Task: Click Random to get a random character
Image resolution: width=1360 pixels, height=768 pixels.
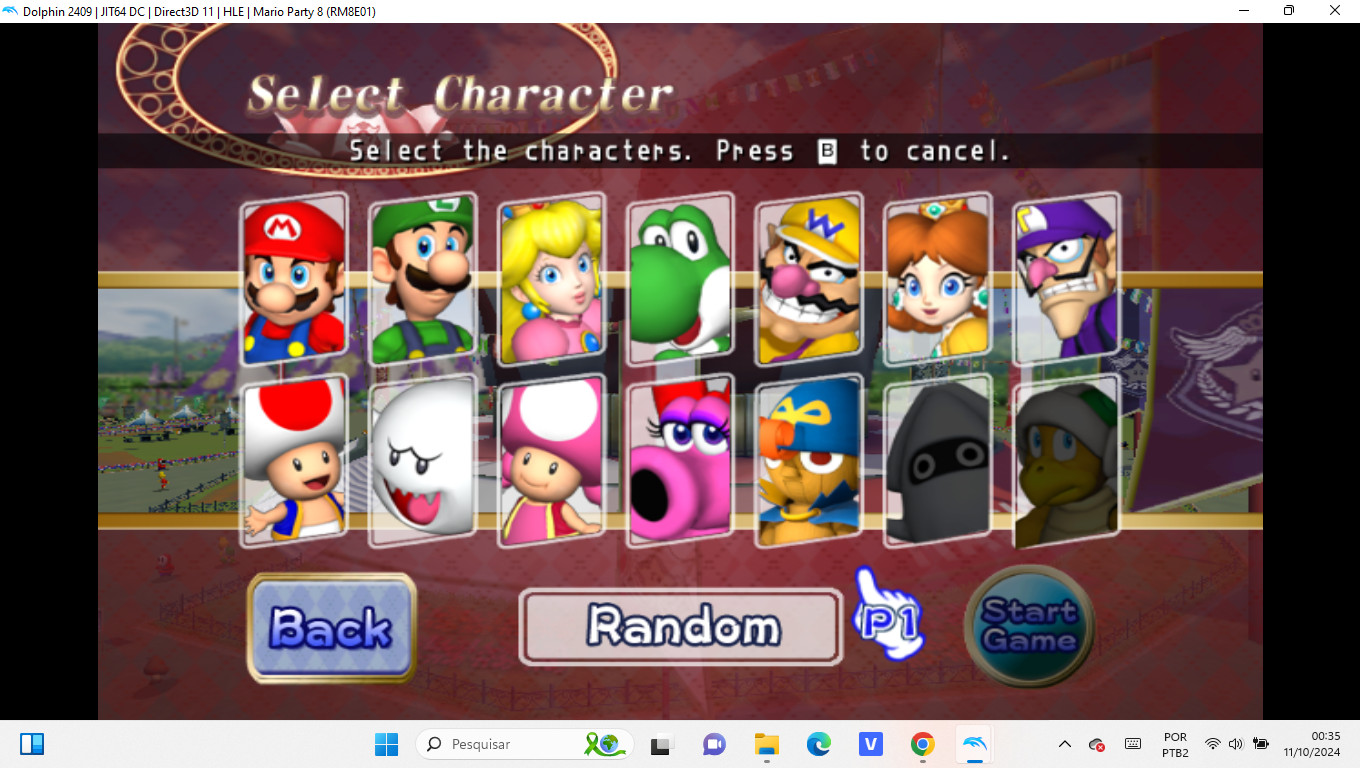Action: [x=679, y=626]
